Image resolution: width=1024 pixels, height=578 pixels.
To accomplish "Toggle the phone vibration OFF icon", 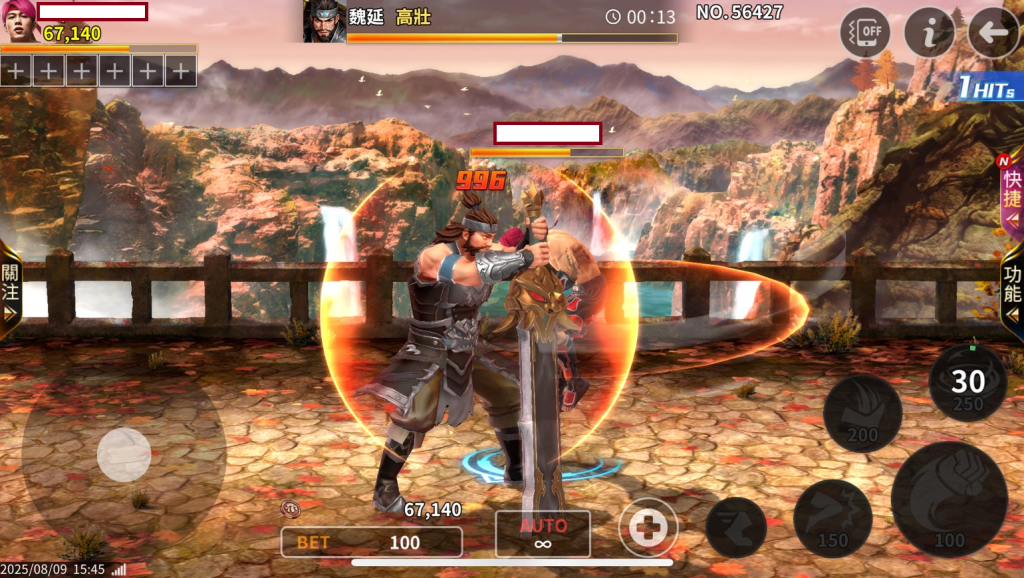I will tap(865, 33).
